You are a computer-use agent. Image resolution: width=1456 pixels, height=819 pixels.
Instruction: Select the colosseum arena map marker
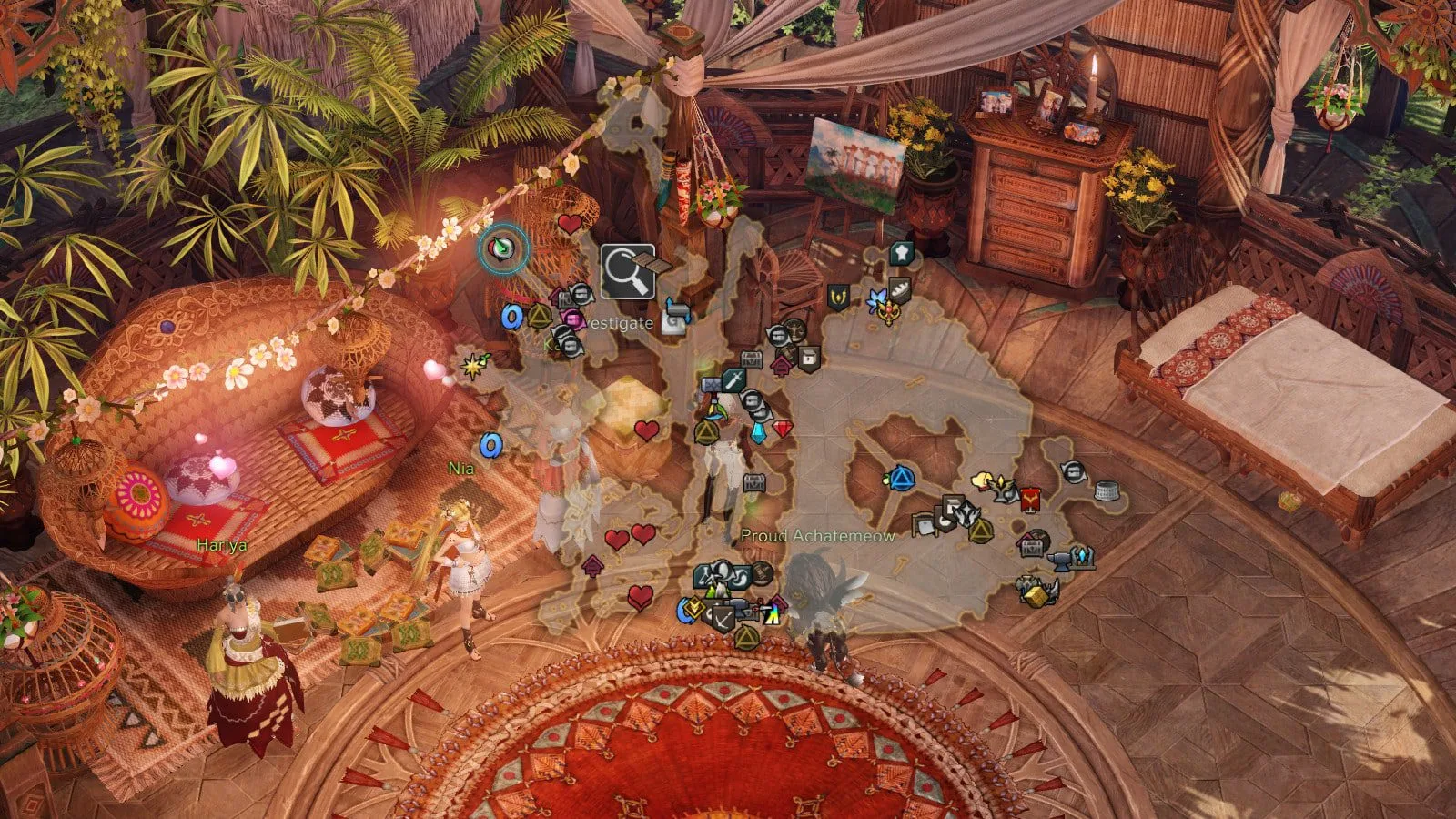1105,491
